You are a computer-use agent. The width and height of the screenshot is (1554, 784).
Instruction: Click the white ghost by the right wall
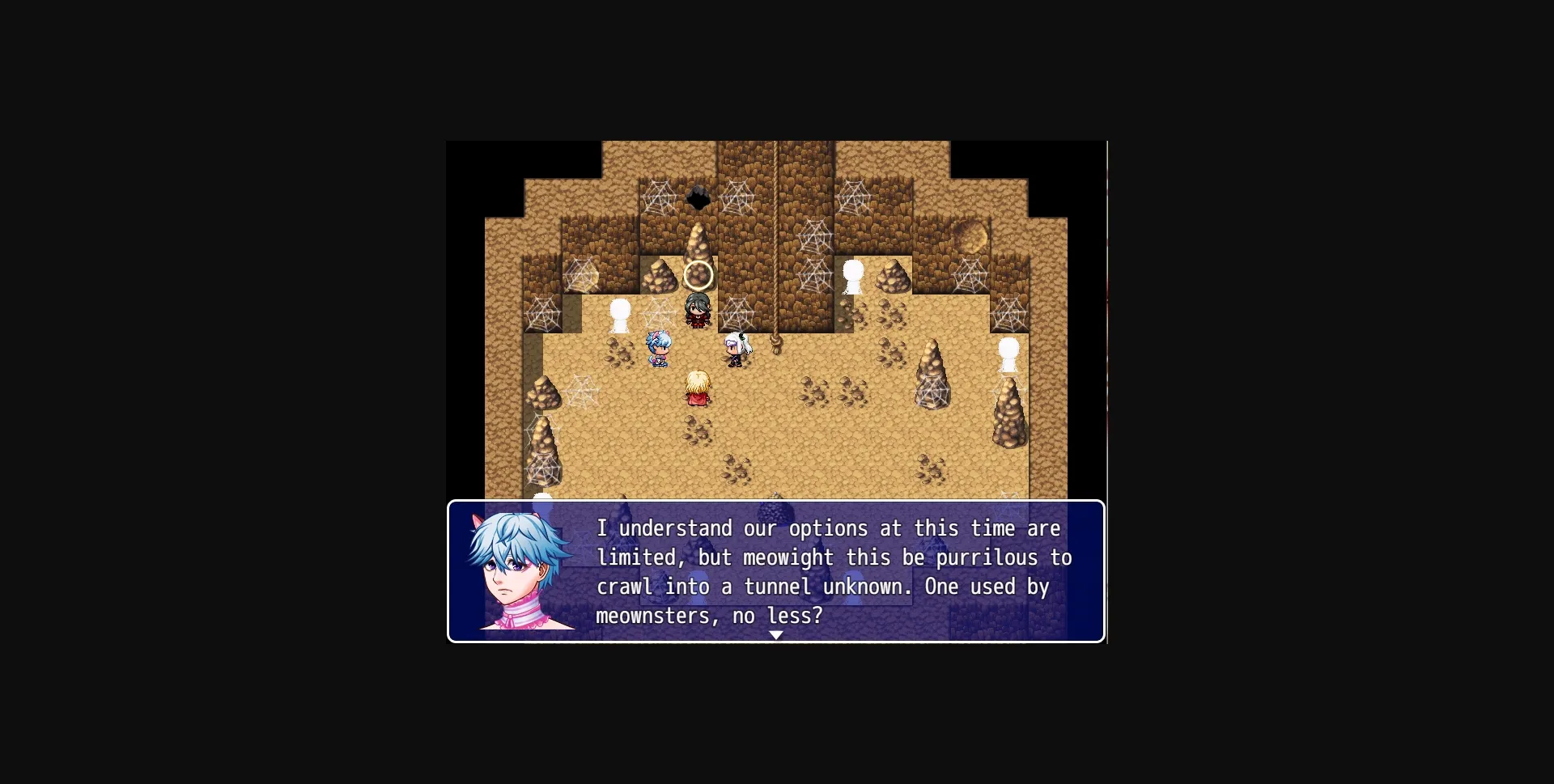1008,356
